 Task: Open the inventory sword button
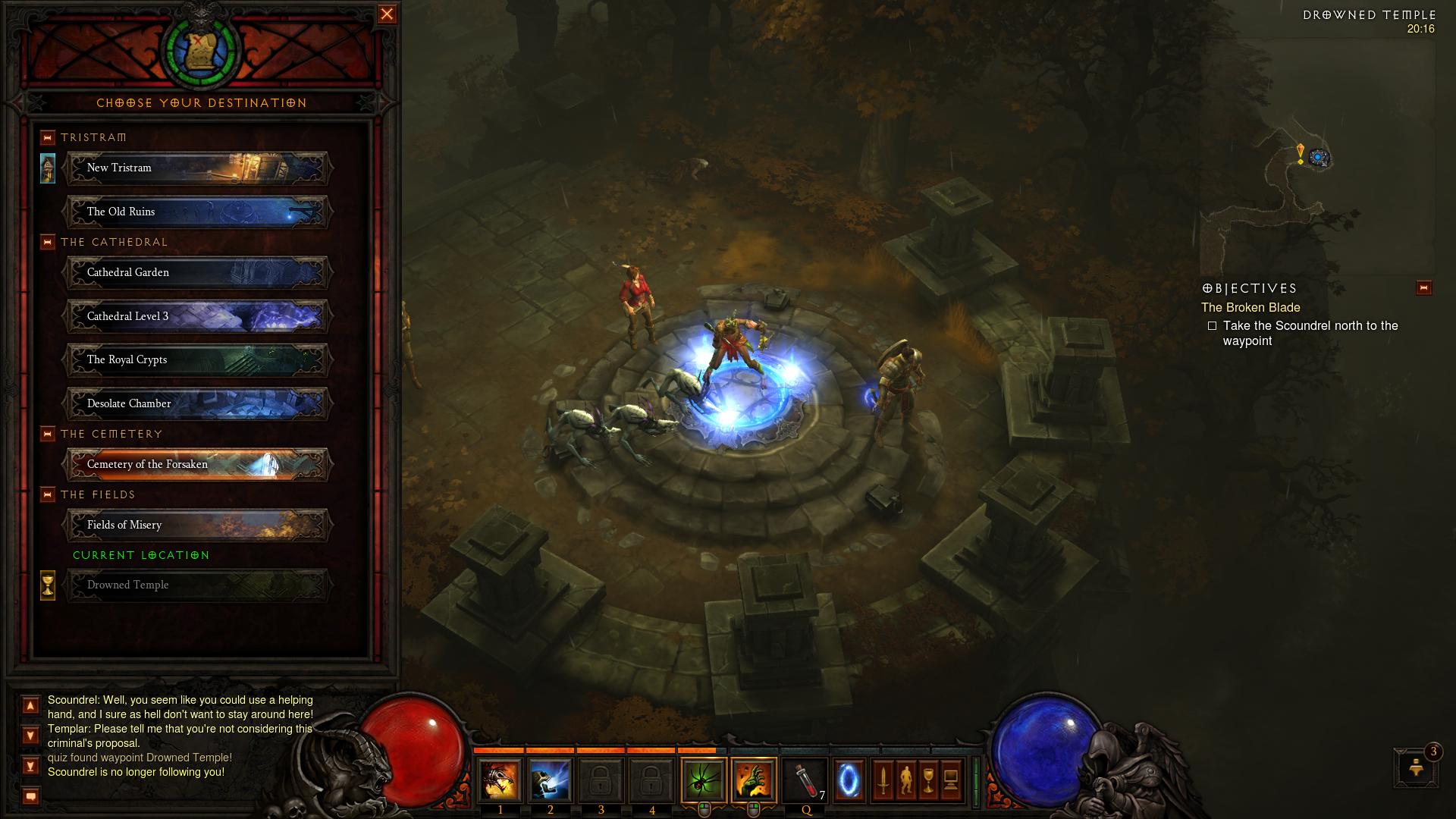point(883,780)
